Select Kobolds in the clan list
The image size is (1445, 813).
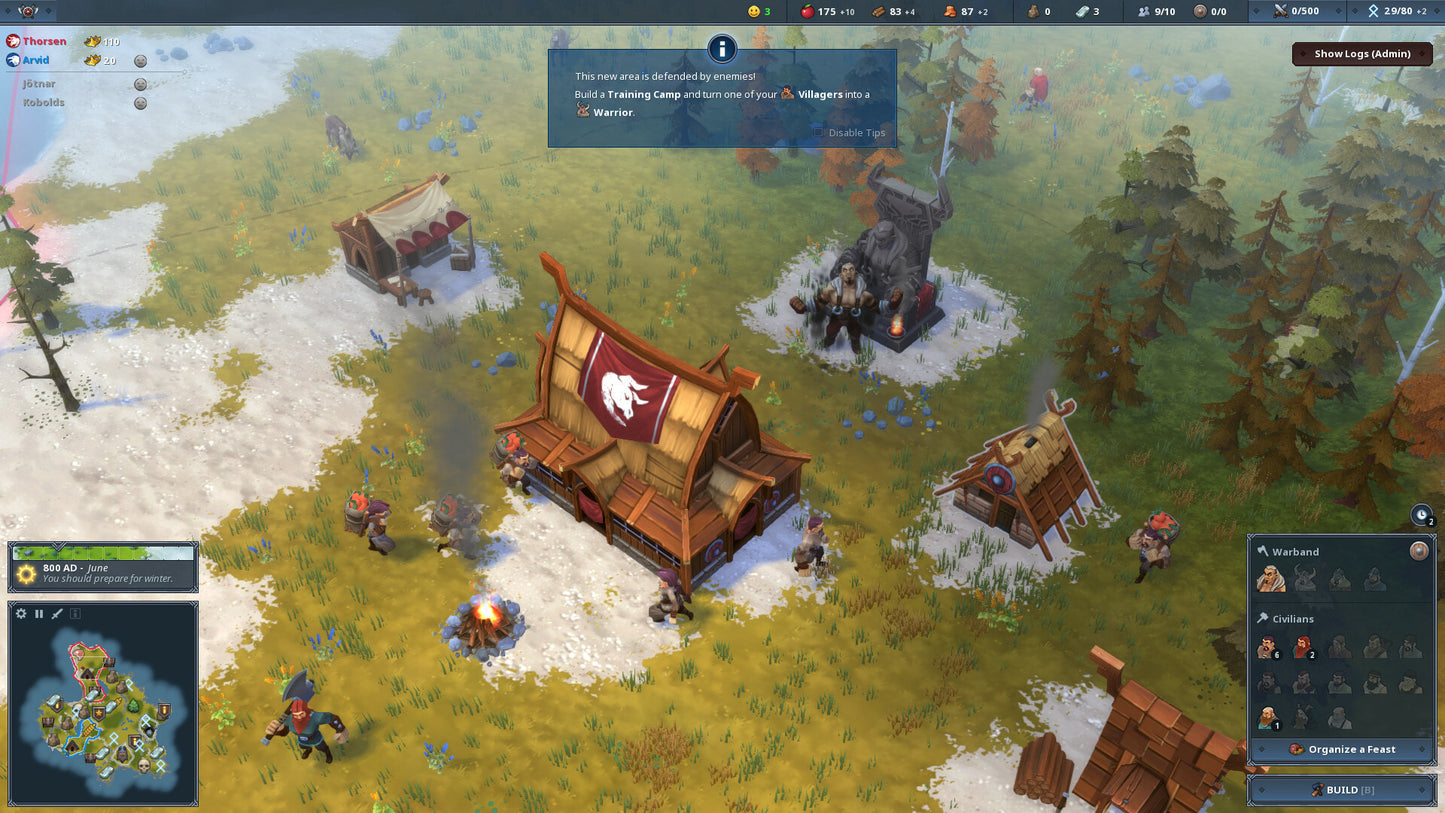click(x=44, y=102)
